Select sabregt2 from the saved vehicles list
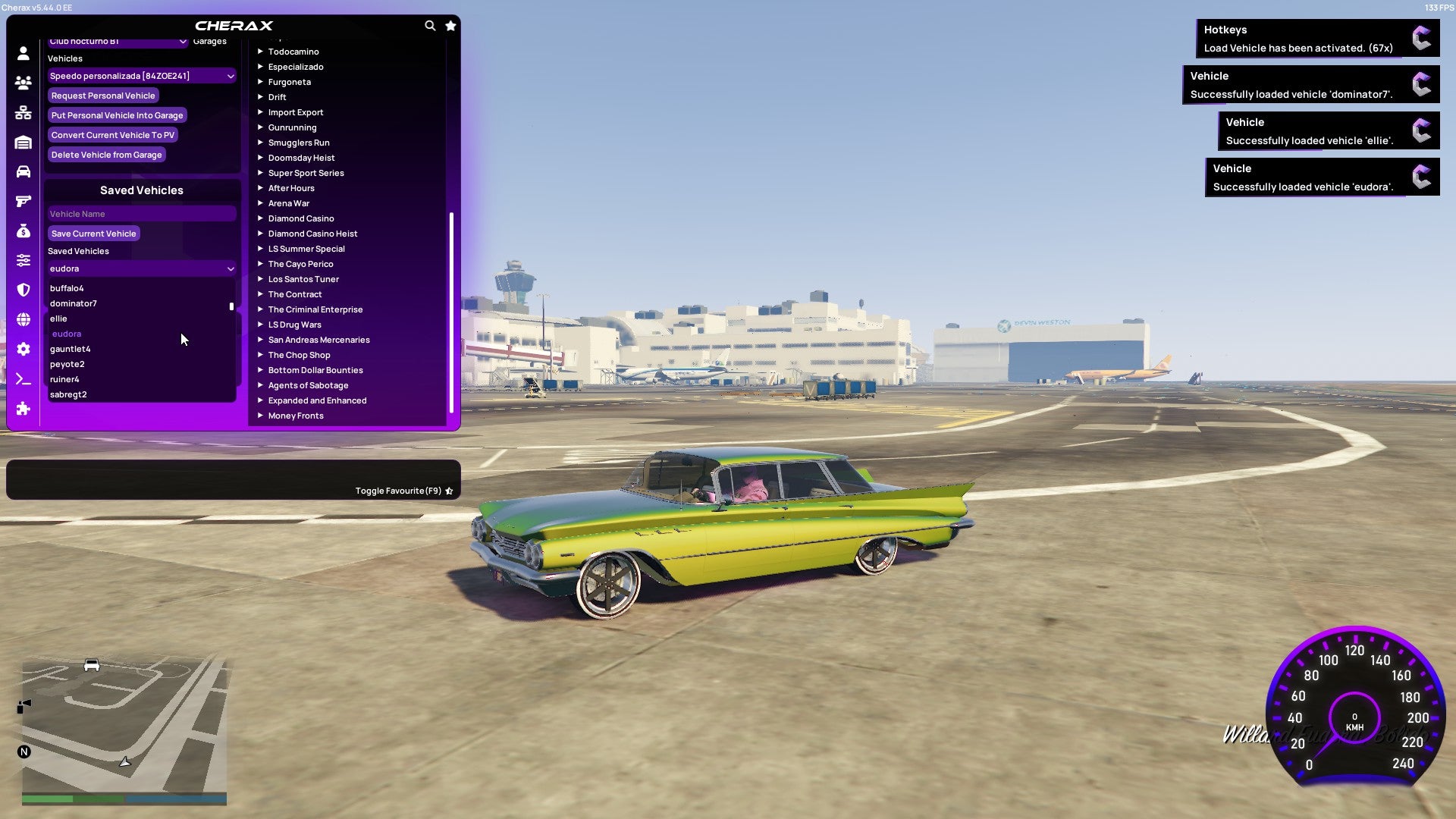1456x819 pixels. 69,394
